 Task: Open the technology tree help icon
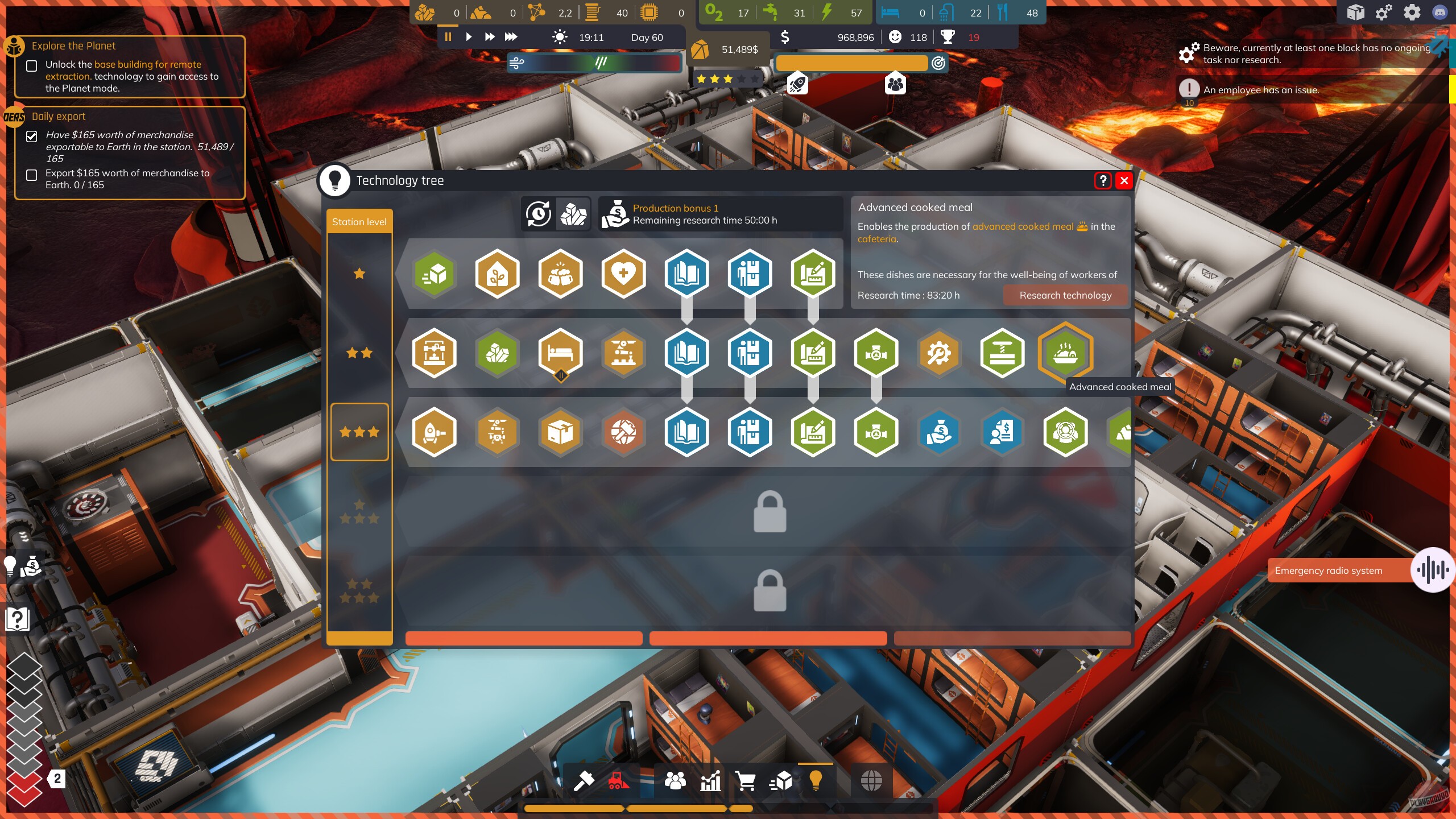pyautogui.click(x=1103, y=181)
